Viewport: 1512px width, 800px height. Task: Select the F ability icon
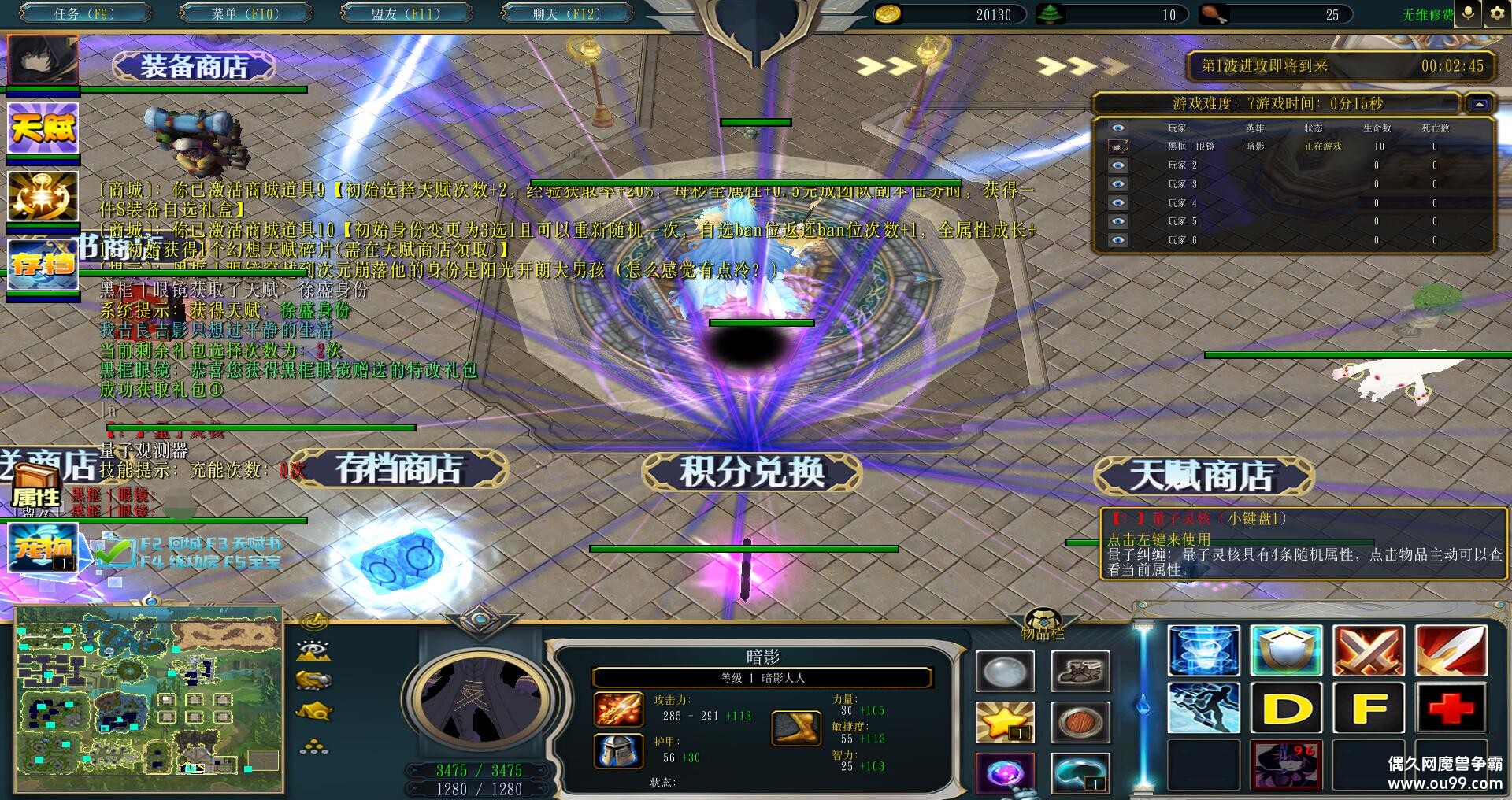click(x=1368, y=706)
